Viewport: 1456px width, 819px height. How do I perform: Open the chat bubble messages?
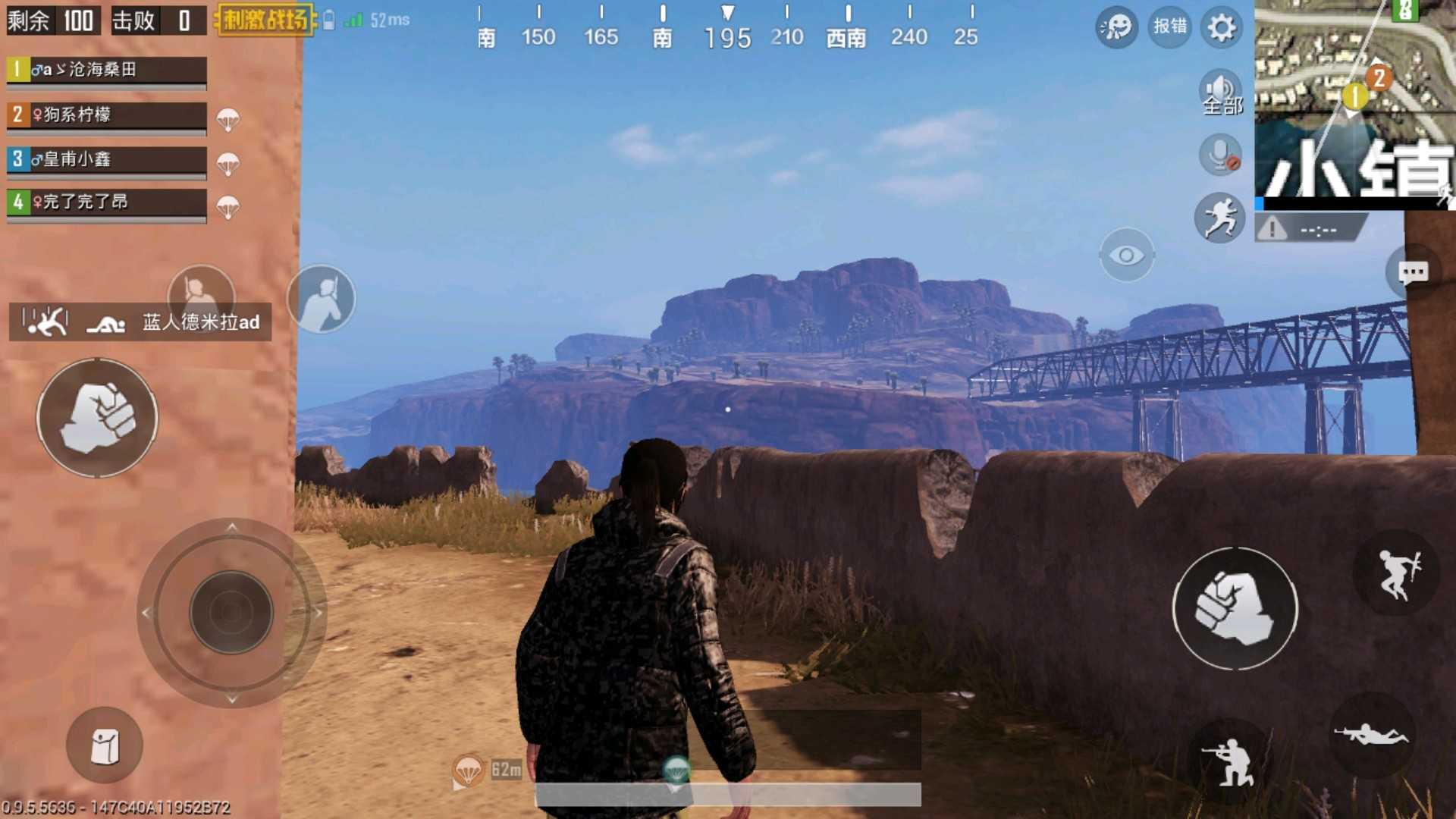1412,272
